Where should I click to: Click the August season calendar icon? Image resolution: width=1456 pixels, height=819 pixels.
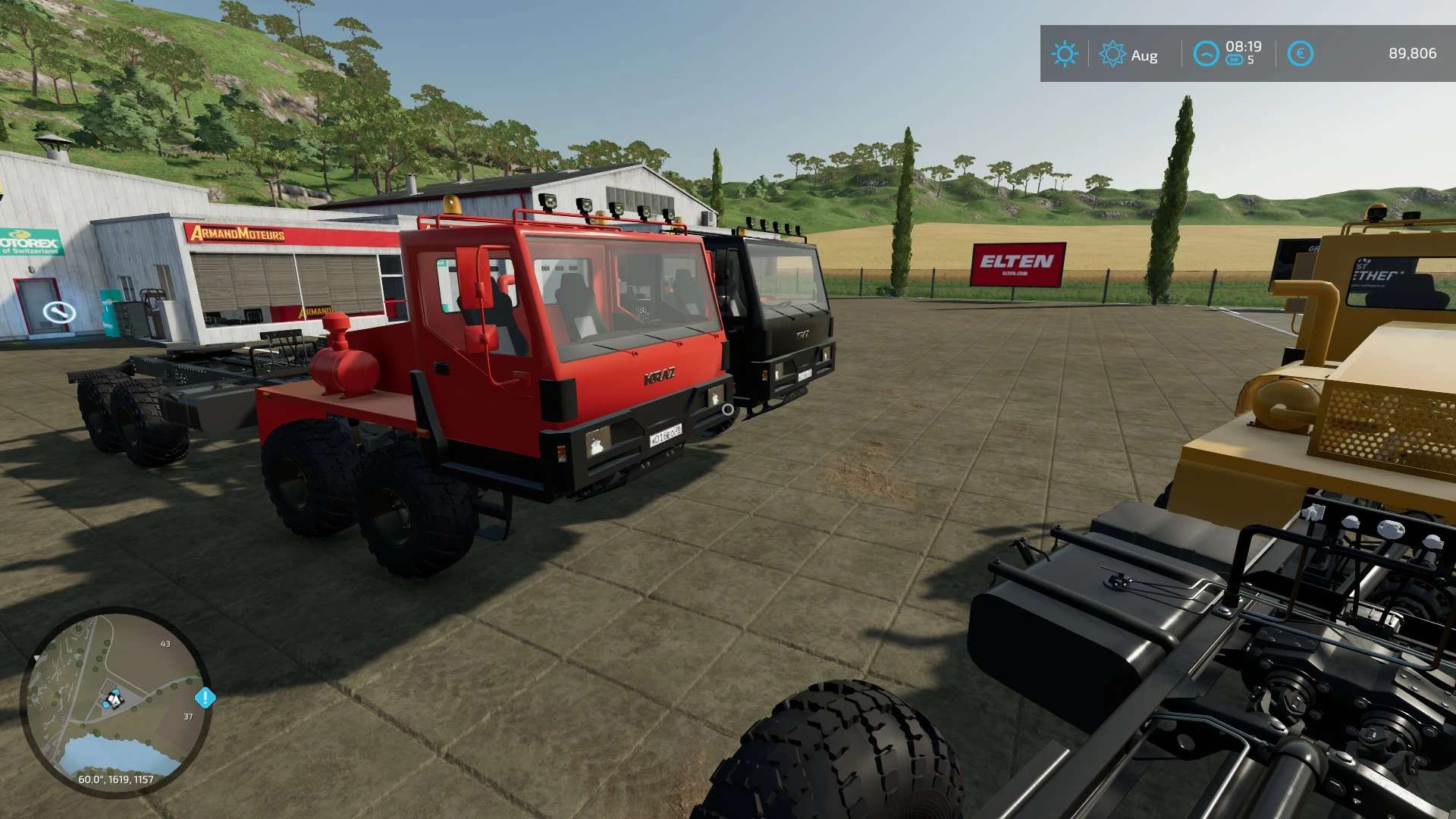coord(1112,54)
